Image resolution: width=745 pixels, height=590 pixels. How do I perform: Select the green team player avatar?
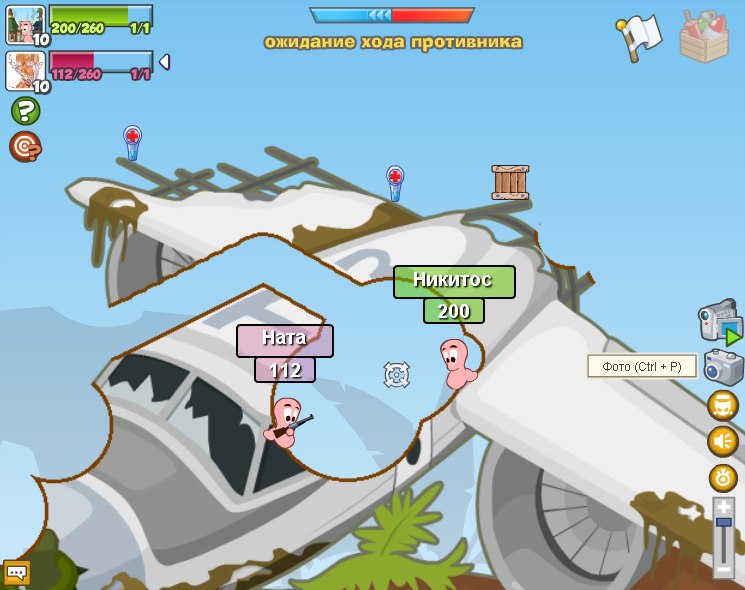(x=25, y=23)
